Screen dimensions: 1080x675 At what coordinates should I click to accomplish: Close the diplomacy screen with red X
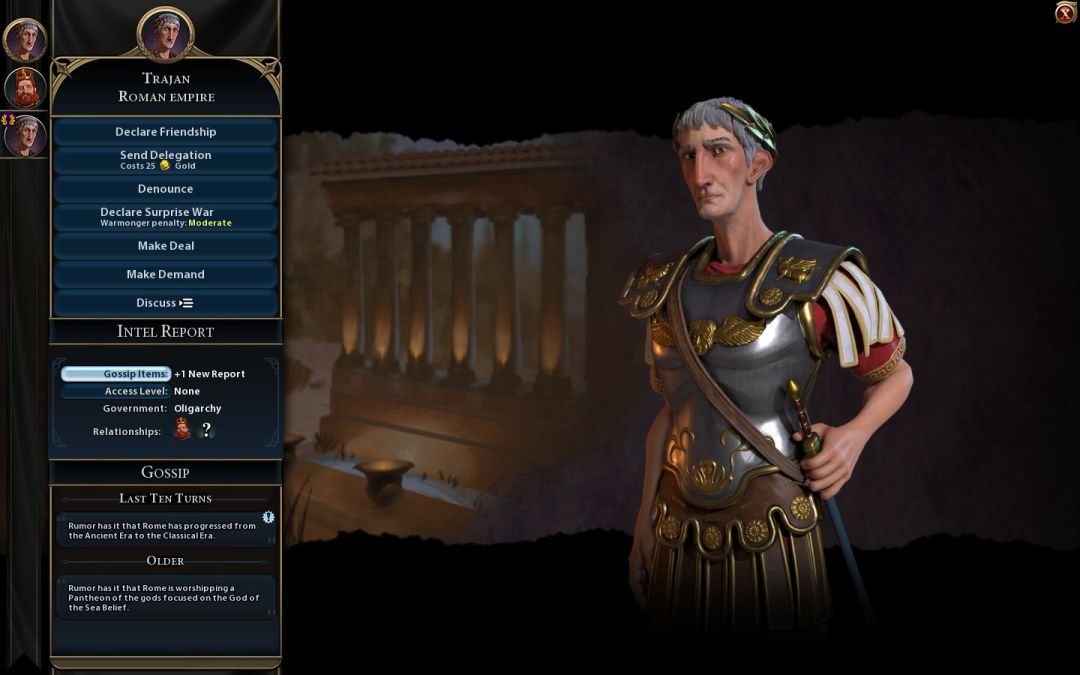click(x=1065, y=13)
